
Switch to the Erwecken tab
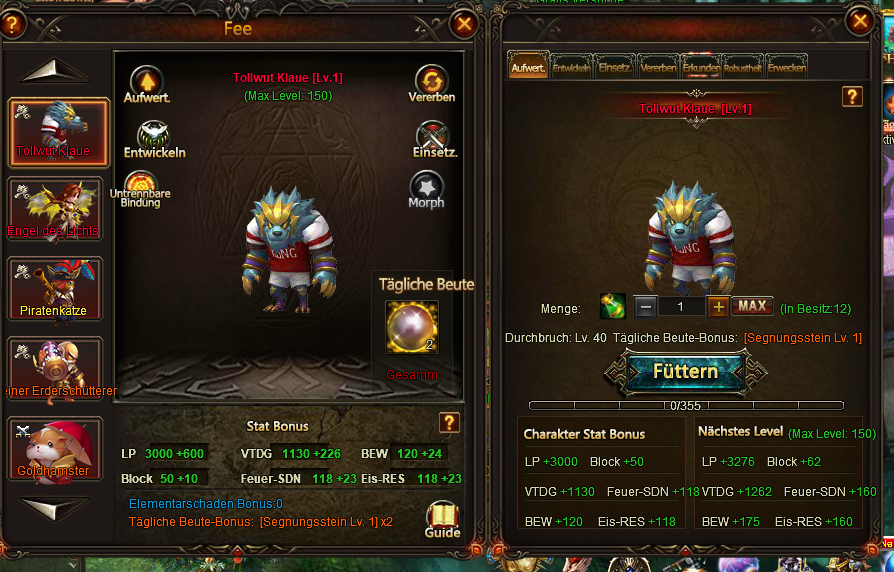(x=787, y=68)
